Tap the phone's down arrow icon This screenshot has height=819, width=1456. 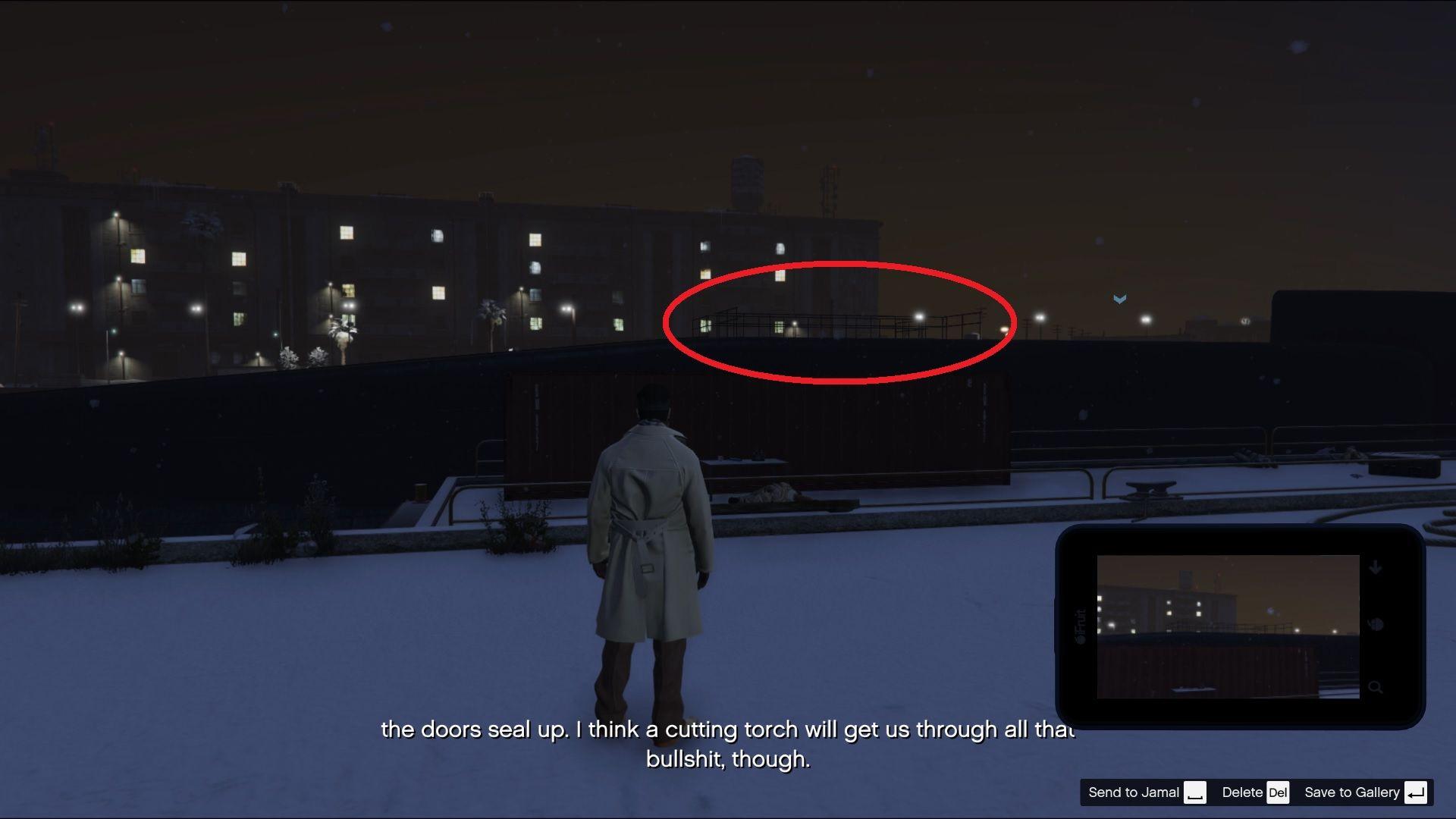pyautogui.click(x=1376, y=567)
